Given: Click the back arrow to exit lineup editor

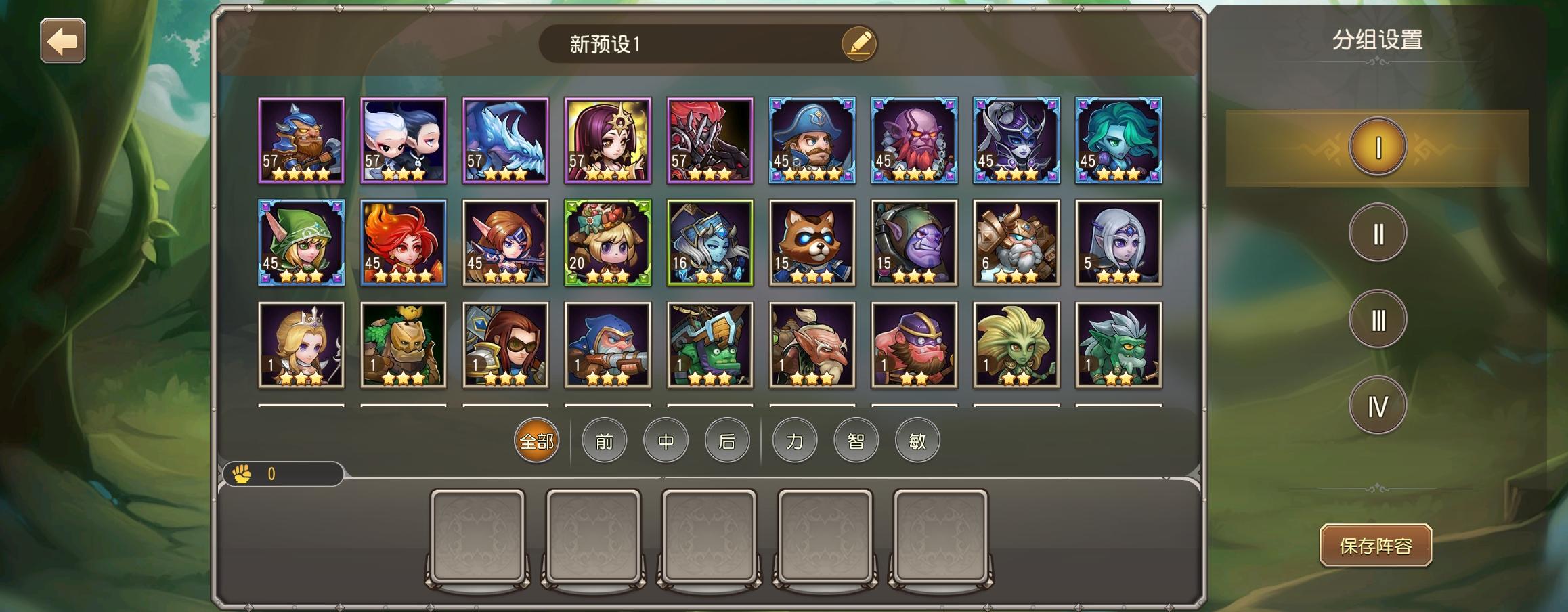Looking at the screenshot, I should [x=64, y=41].
